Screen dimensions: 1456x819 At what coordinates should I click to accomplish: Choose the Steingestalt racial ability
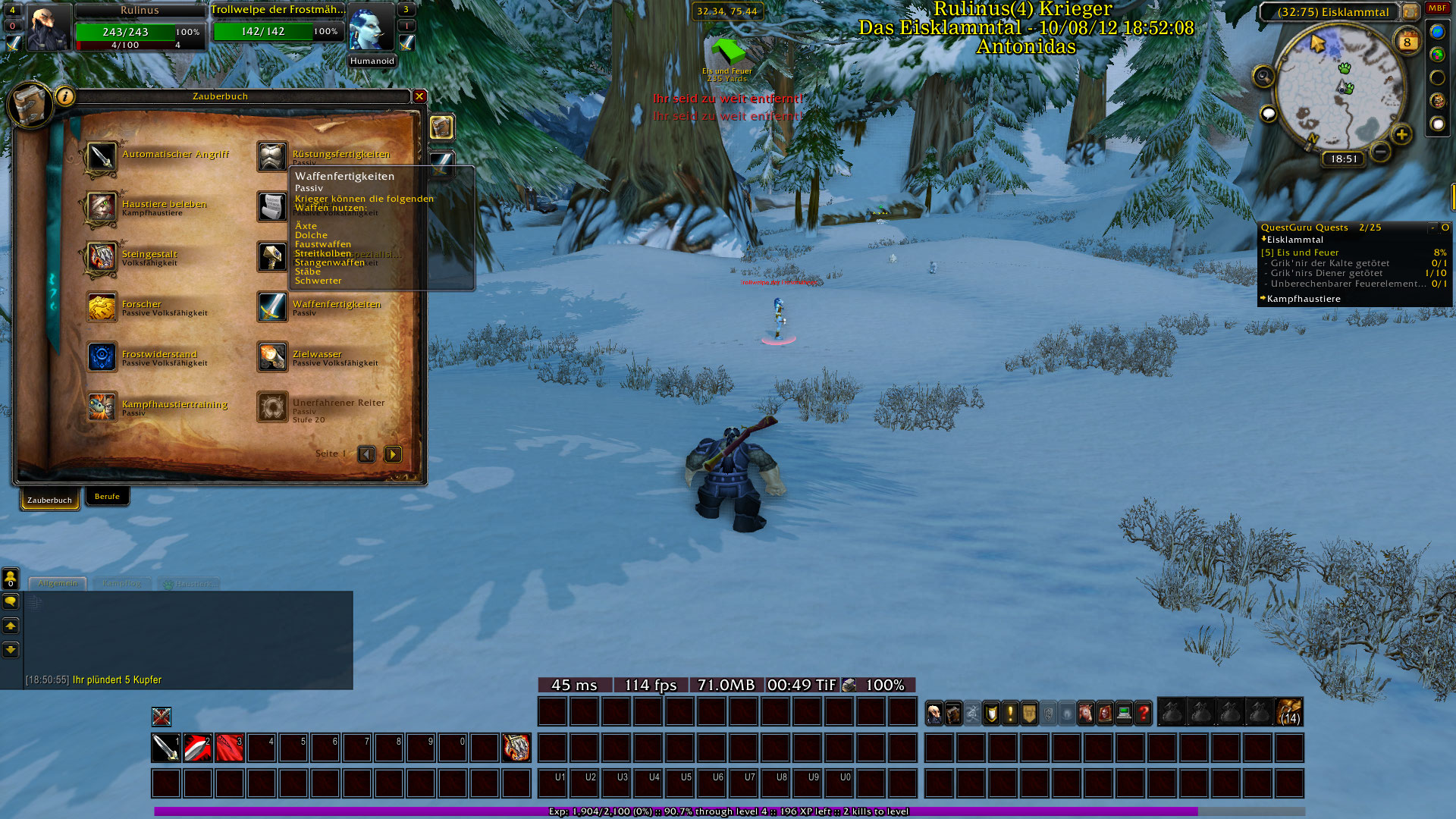102,257
